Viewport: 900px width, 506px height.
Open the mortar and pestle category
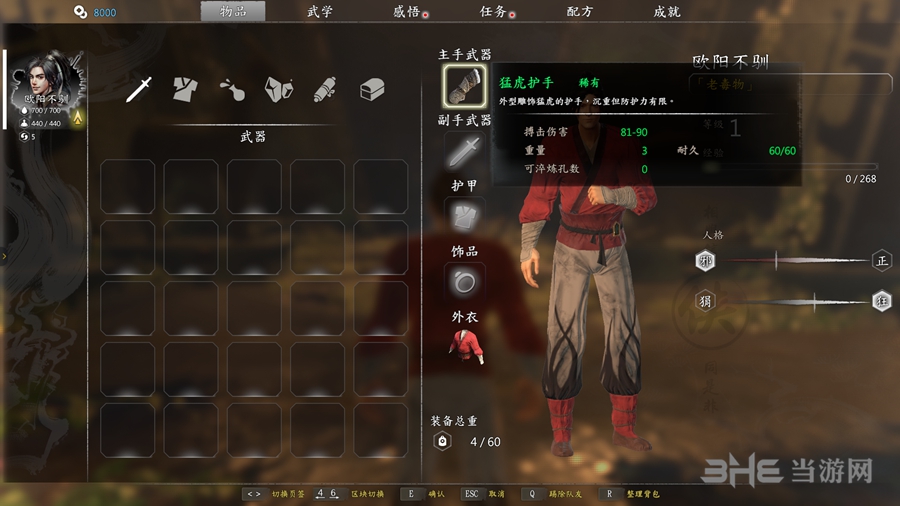coord(231,90)
